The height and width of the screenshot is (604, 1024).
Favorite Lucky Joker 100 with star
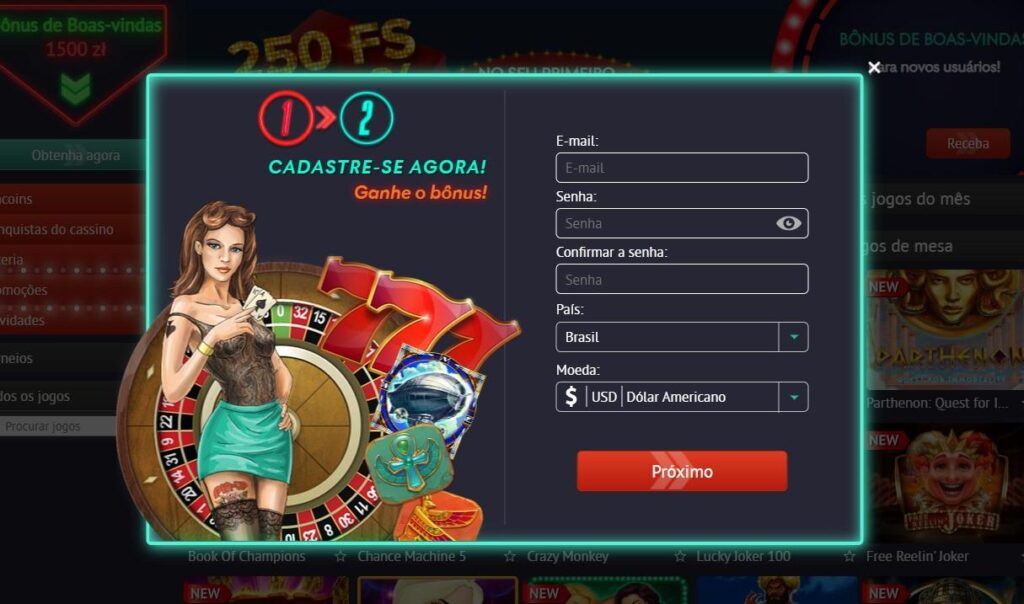pyautogui.click(x=680, y=556)
